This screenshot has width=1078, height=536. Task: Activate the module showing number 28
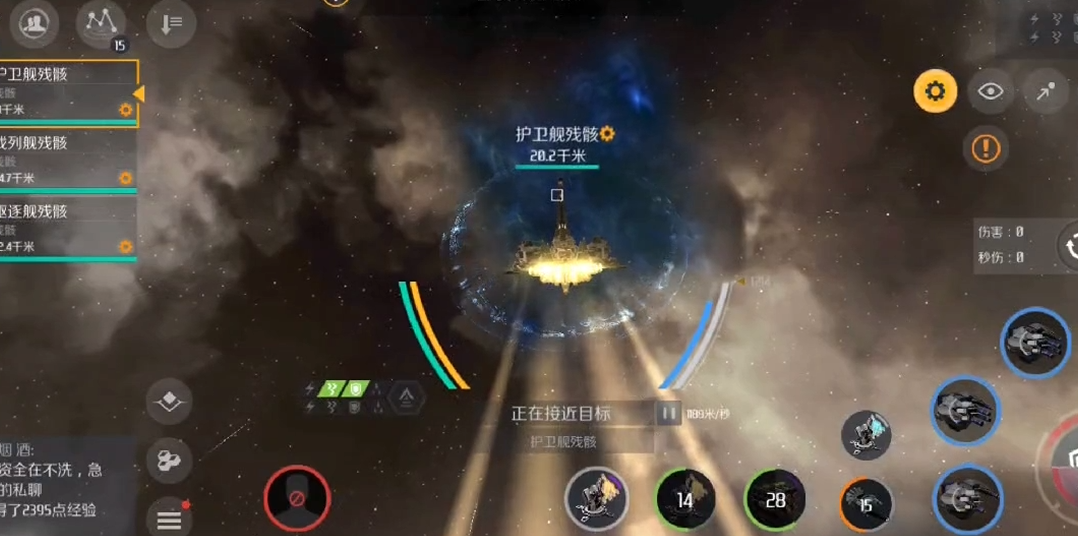click(775, 498)
